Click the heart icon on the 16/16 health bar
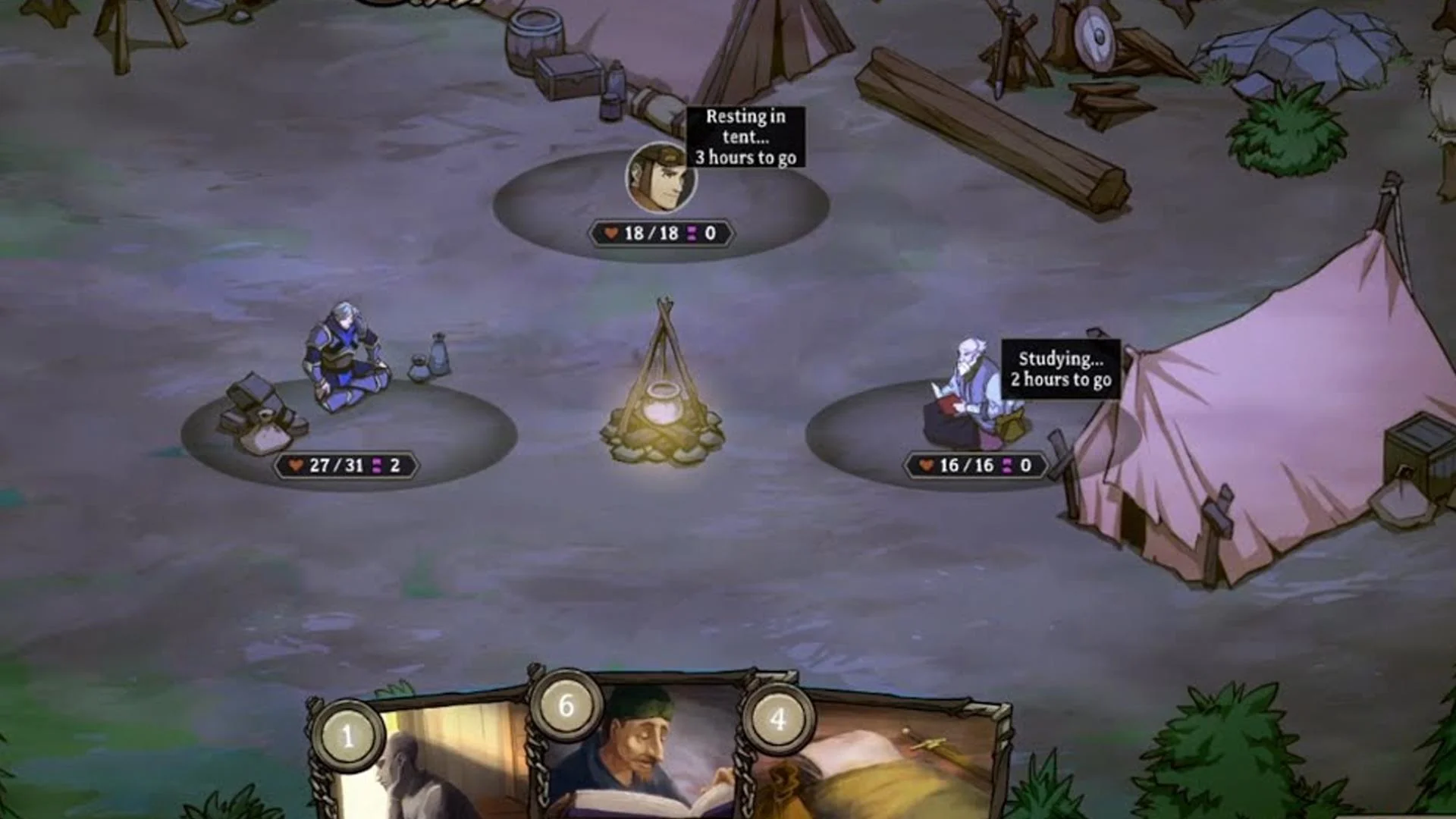This screenshot has width=1456, height=819. click(927, 466)
